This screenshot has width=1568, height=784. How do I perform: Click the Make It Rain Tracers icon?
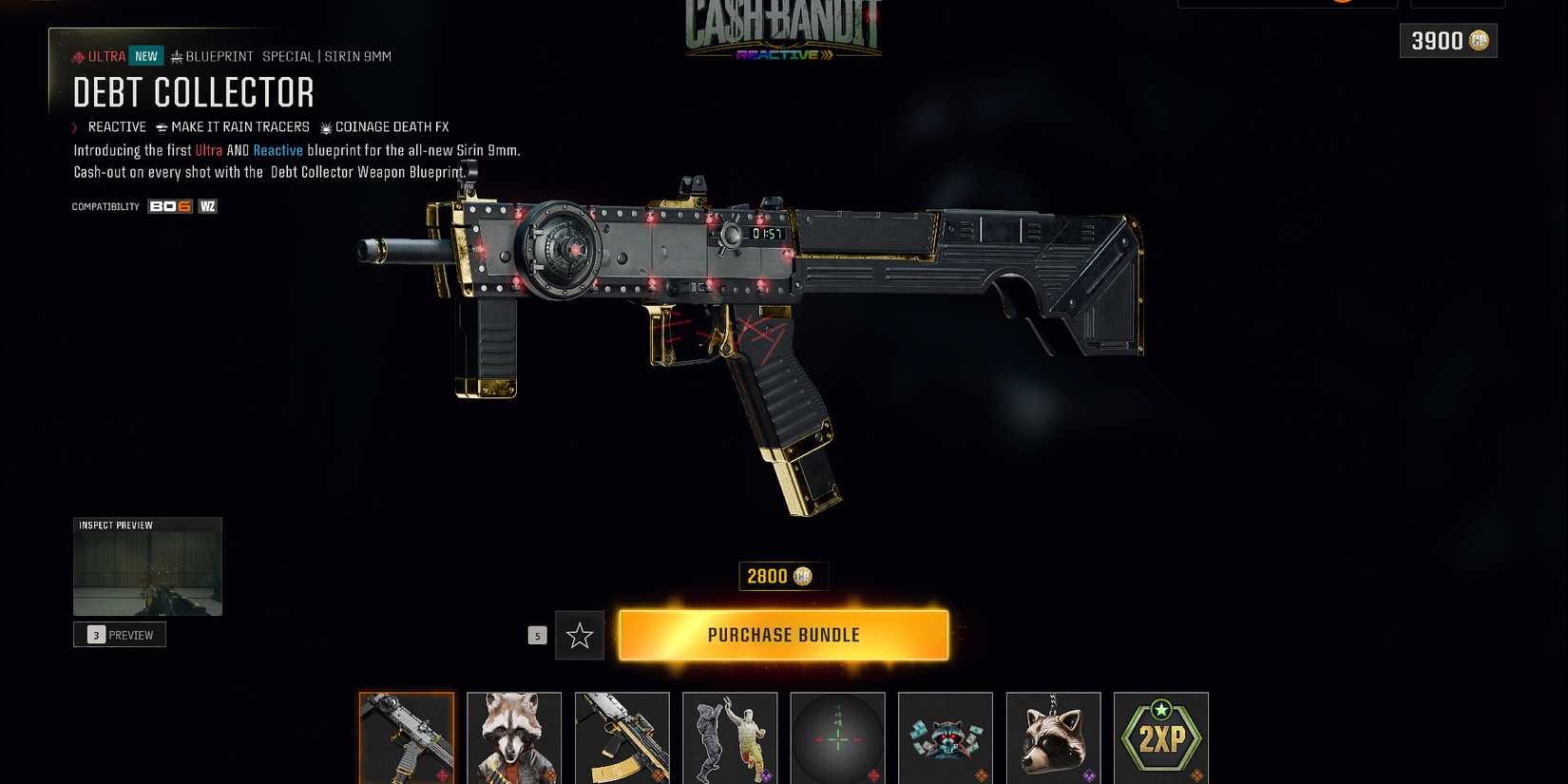pyautogui.click(x=161, y=126)
